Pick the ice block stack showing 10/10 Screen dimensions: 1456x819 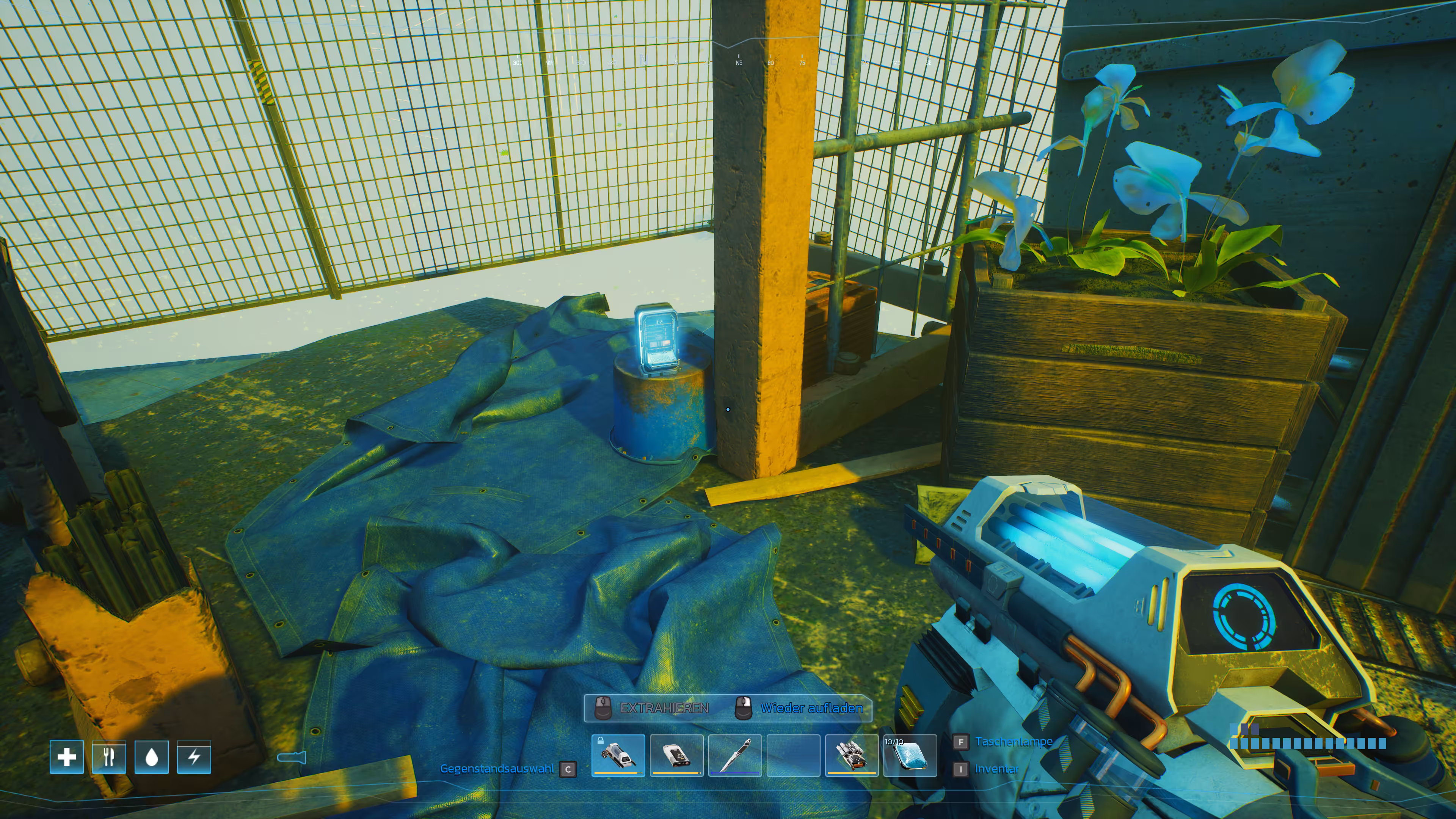tap(910, 755)
